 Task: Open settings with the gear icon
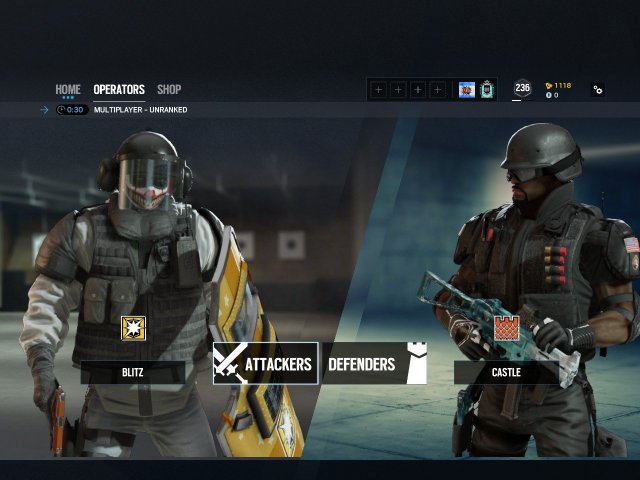(x=598, y=89)
